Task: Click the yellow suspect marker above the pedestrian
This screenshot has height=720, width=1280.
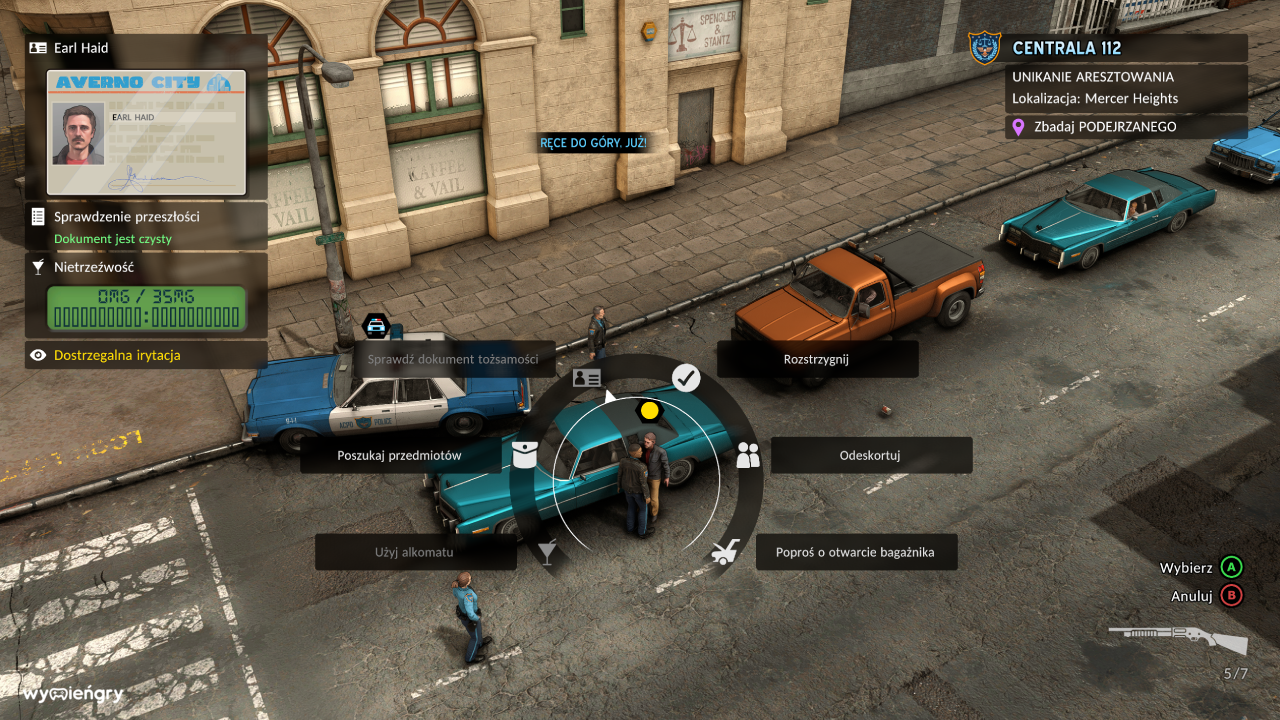Action: pyautogui.click(x=651, y=410)
